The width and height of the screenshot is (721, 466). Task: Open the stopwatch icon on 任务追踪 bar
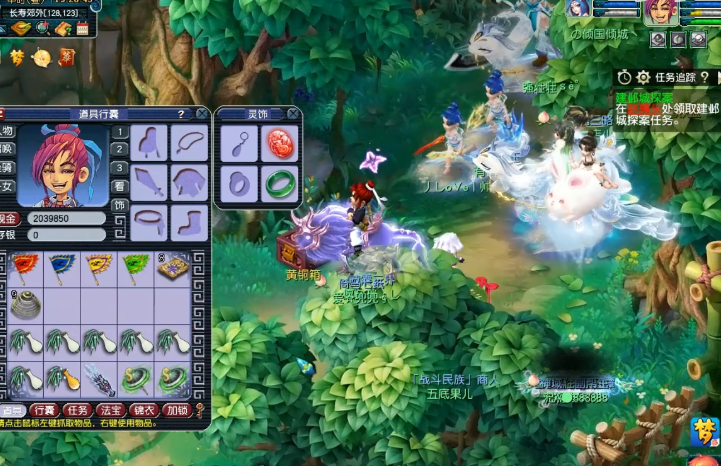point(624,77)
